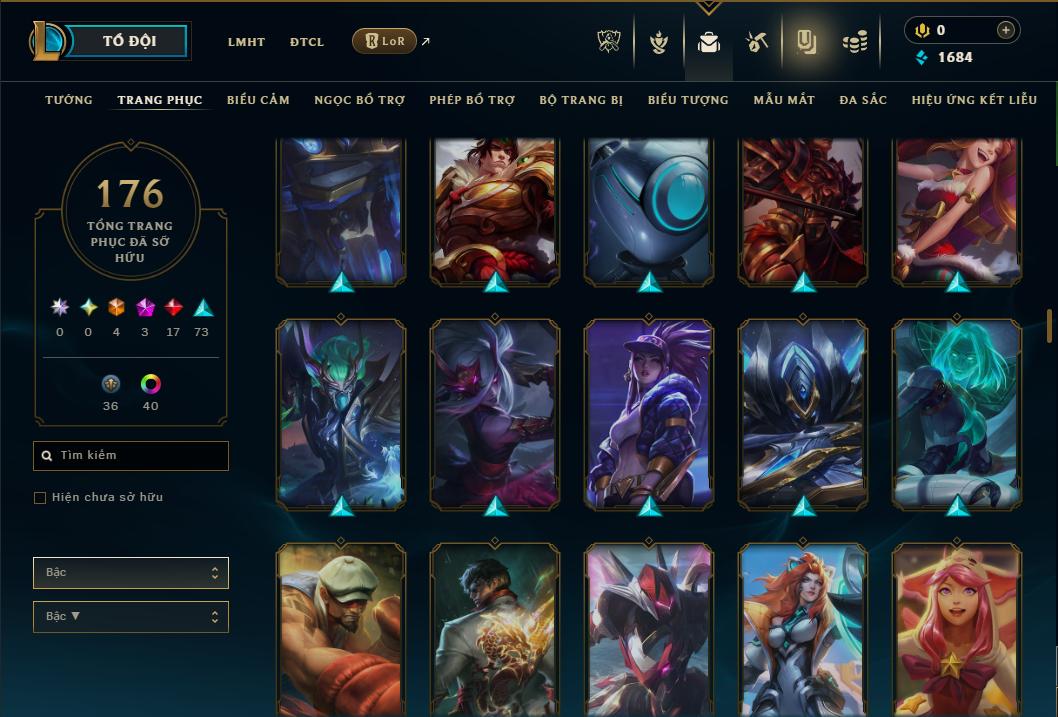Open the Bậc grouping dropdown
Screen dimensions: 1058x717
click(131, 573)
